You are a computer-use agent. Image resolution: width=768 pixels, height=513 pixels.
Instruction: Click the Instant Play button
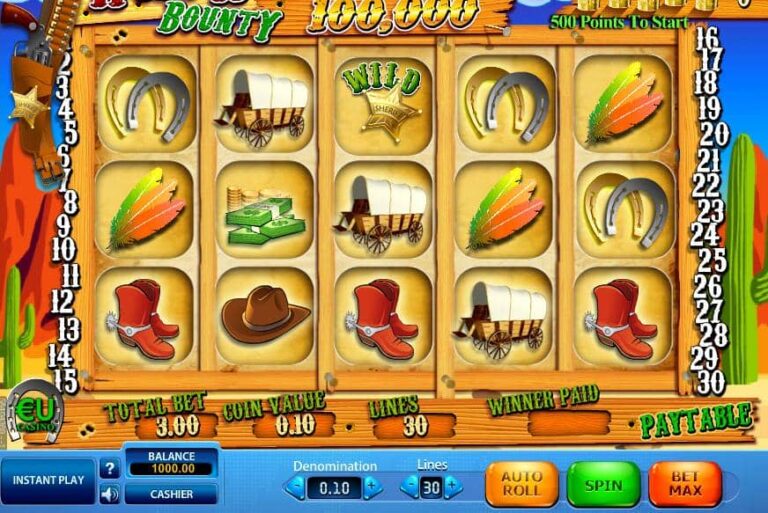48,480
